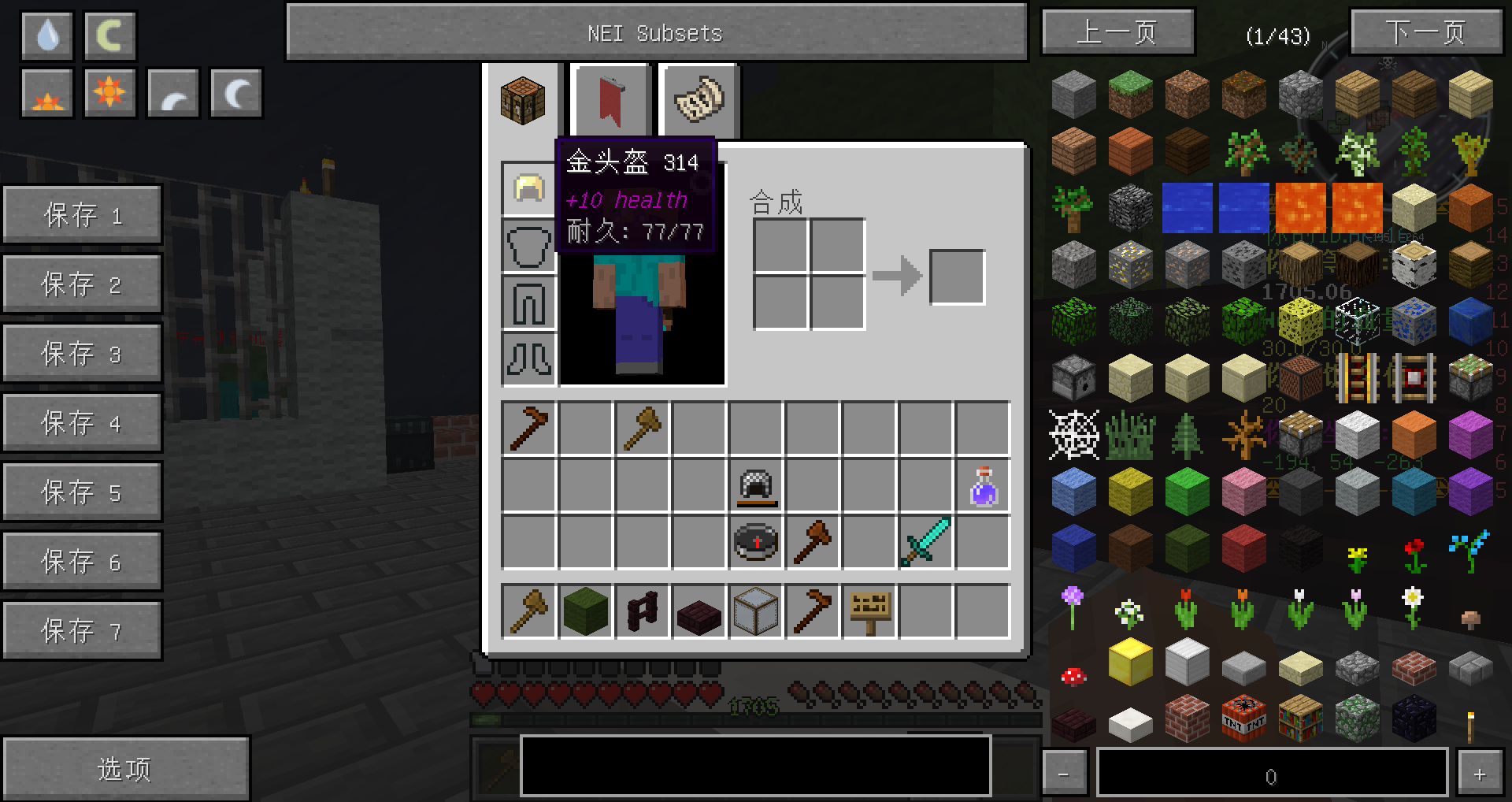This screenshot has width=1512, height=802.
Task: Go to the previous item page (上一页)
Action: (x=1117, y=33)
